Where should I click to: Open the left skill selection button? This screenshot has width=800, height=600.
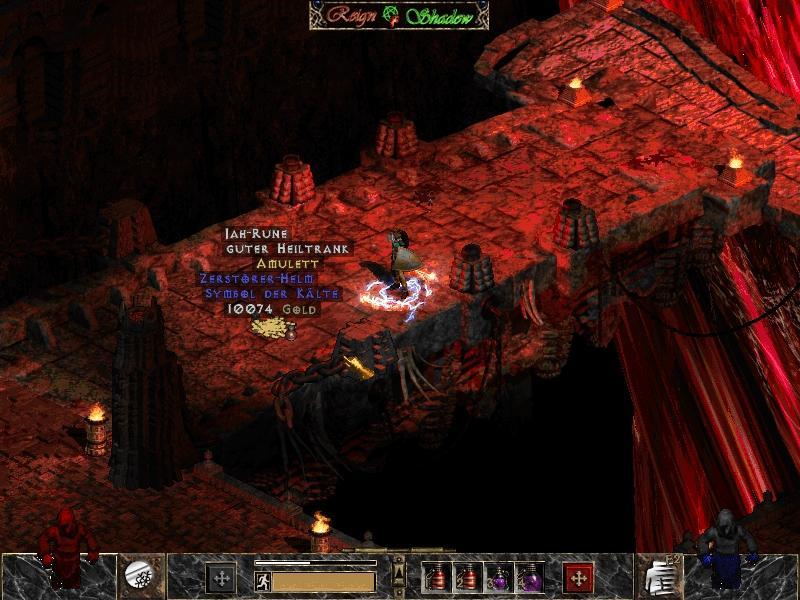221,578
